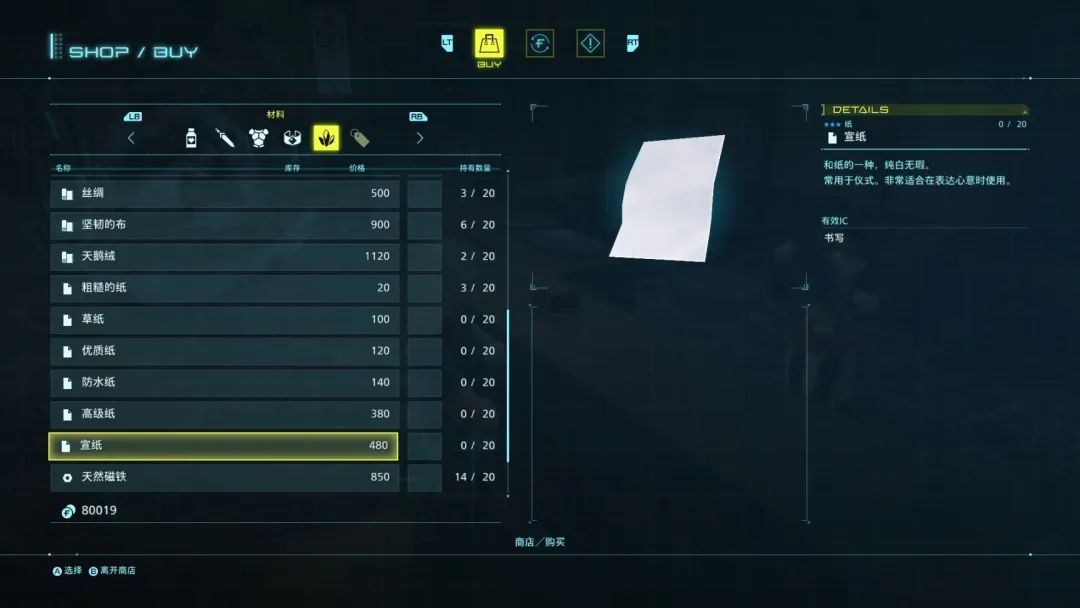Select the 防水纸 item
Image resolution: width=1080 pixels, height=608 pixels.
click(x=225, y=382)
